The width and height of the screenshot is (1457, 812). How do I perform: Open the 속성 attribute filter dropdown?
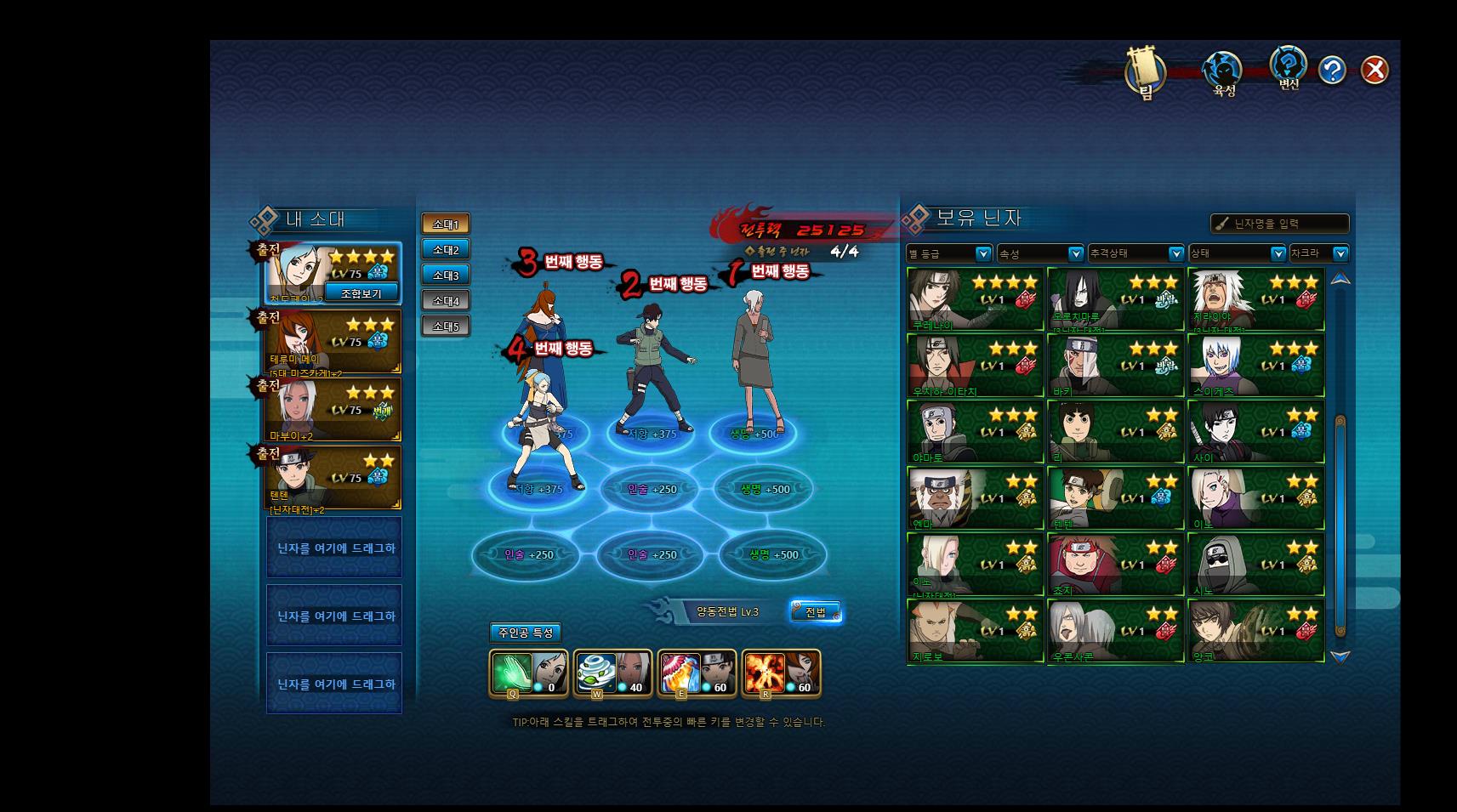[1040, 253]
